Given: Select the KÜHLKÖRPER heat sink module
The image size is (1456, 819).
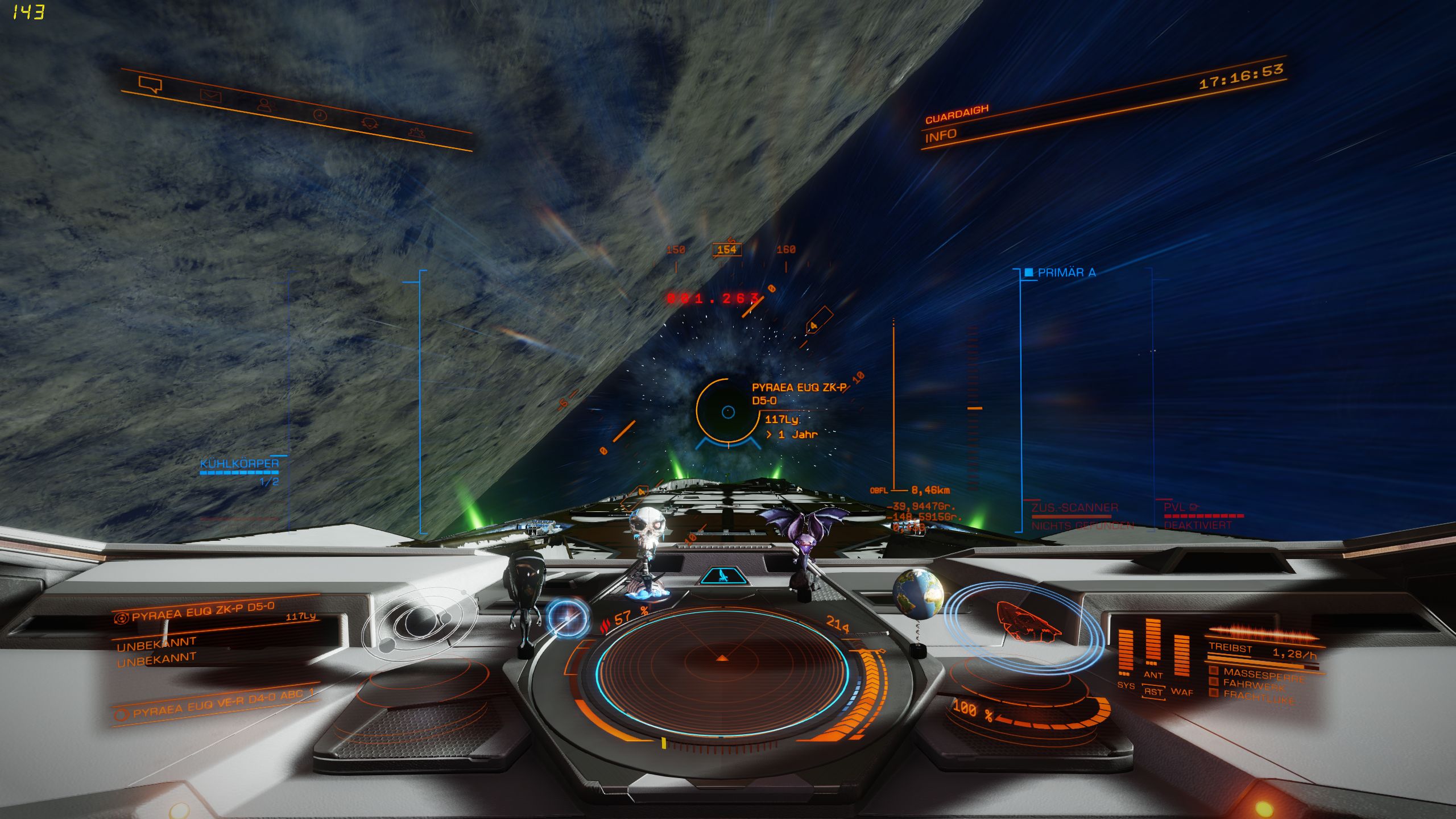Looking at the screenshot, I should click(x=239, y=464).
